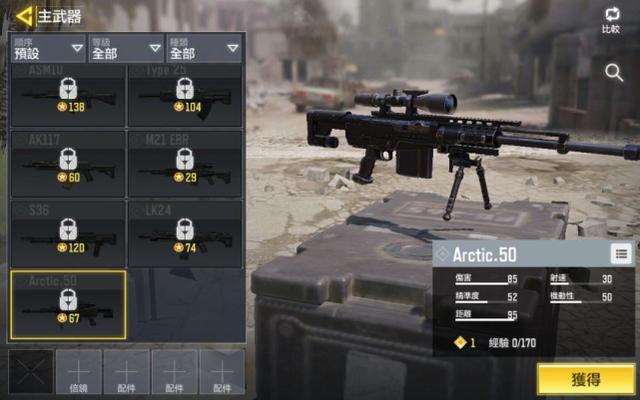The image size is (640, 400).
Task: Open the 順序 sort dropdown
Action: coord(48,48)
